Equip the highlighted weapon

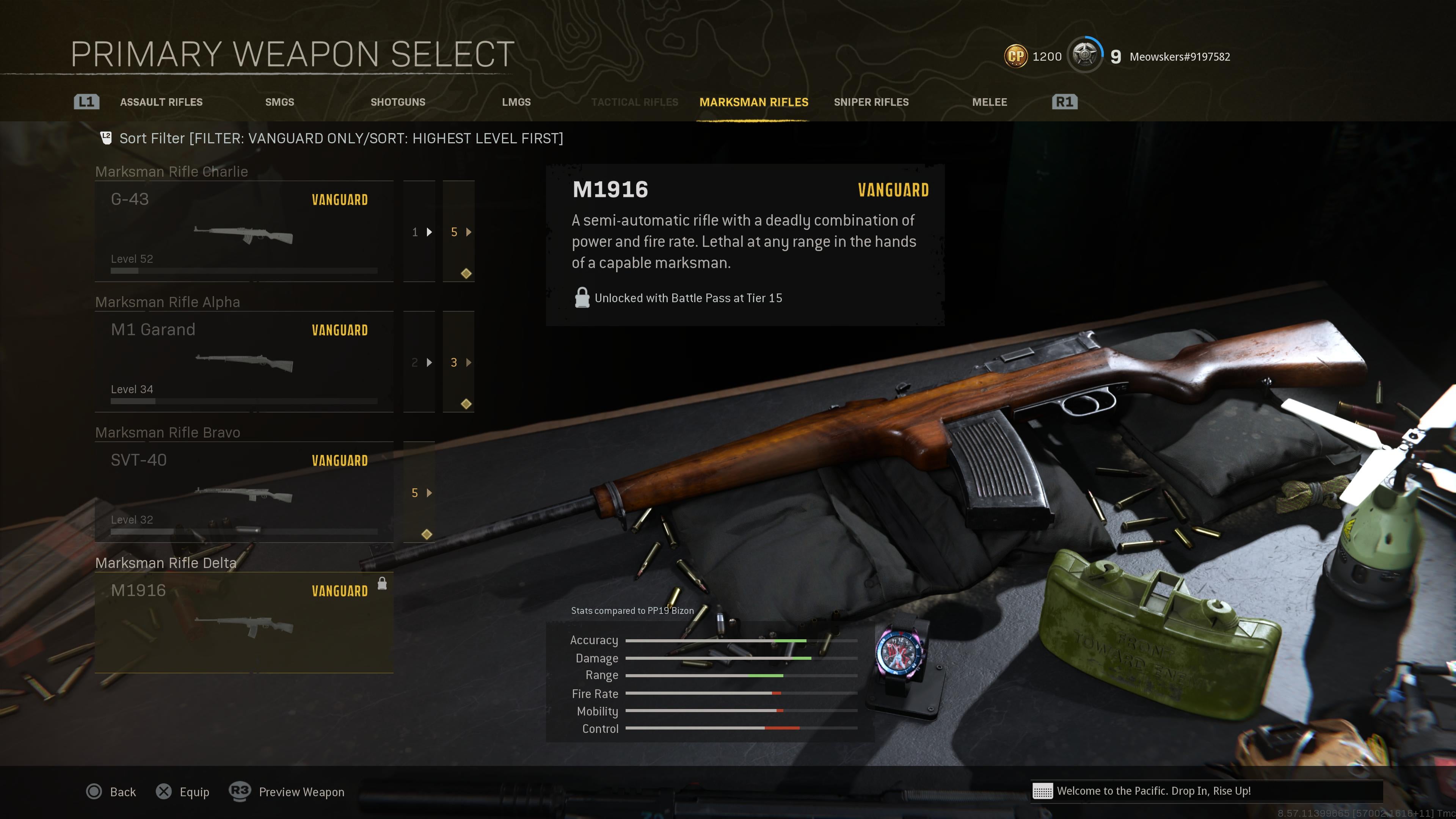(x=182, y=792)
